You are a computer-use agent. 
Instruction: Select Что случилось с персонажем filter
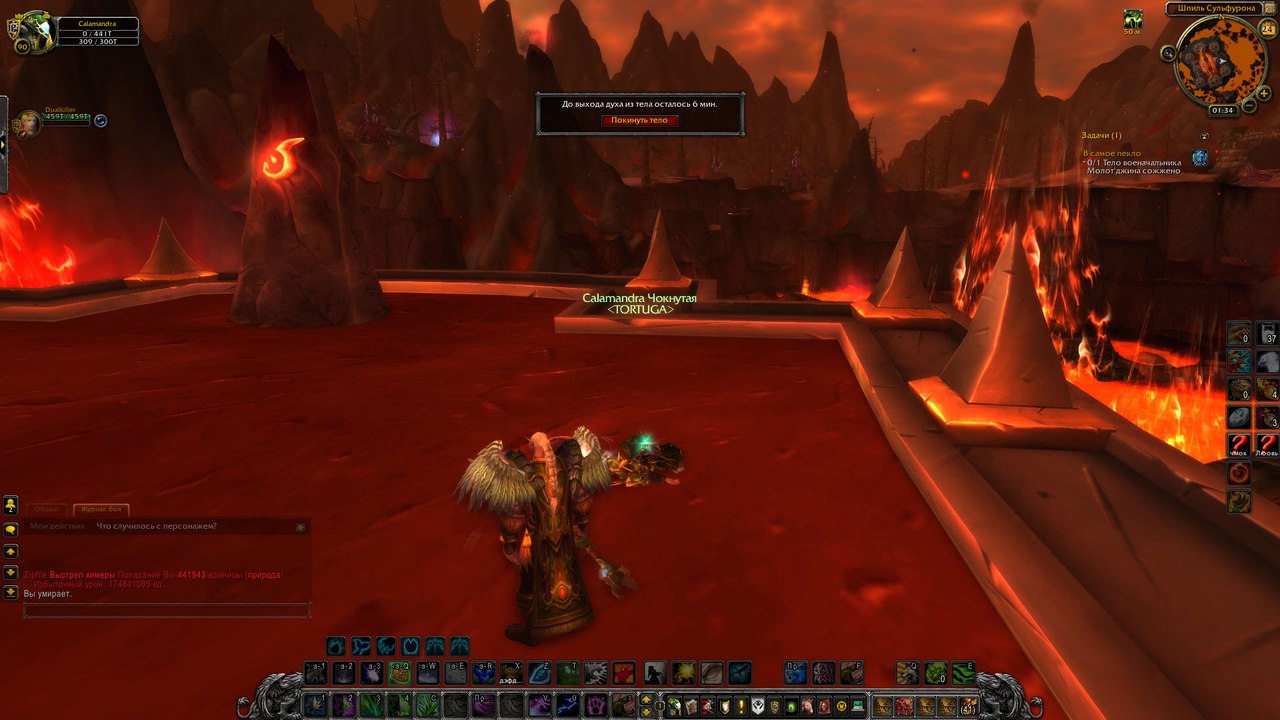click(157, 526)
